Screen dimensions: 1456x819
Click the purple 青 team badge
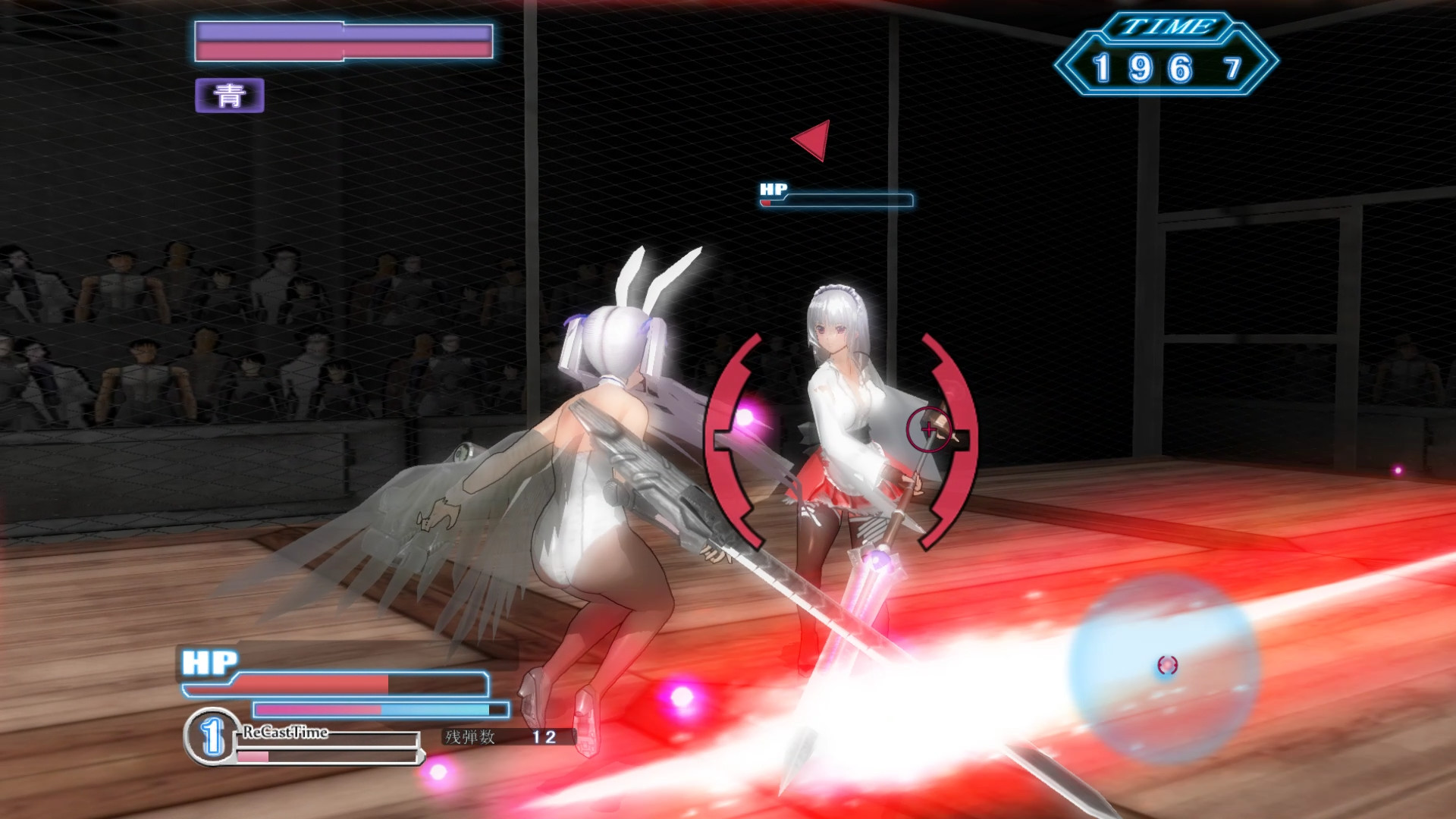pyautogui.click(x=229, y=96)
